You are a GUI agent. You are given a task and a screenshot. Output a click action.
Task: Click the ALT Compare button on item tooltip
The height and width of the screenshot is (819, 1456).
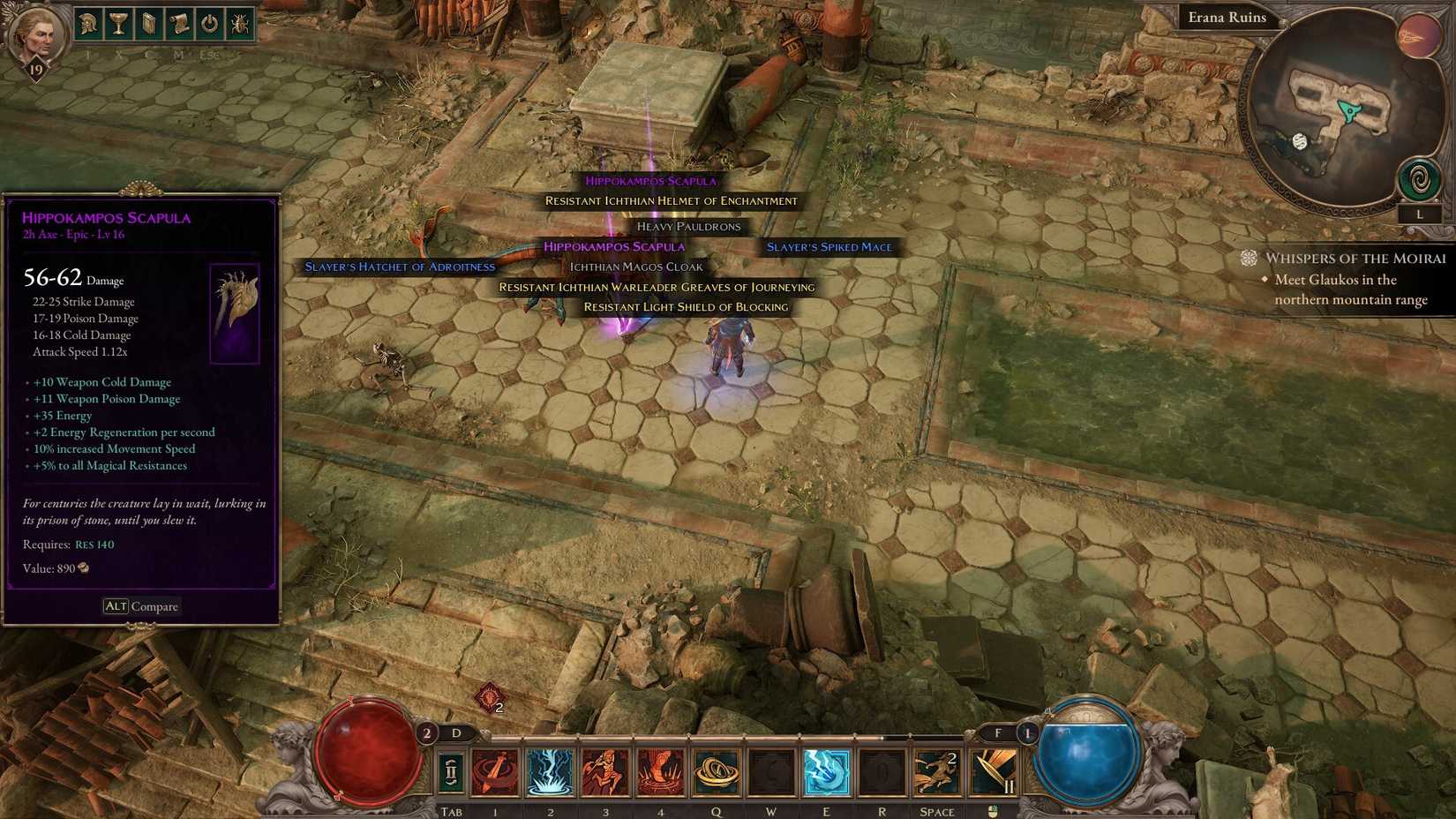tap(142, 606)
